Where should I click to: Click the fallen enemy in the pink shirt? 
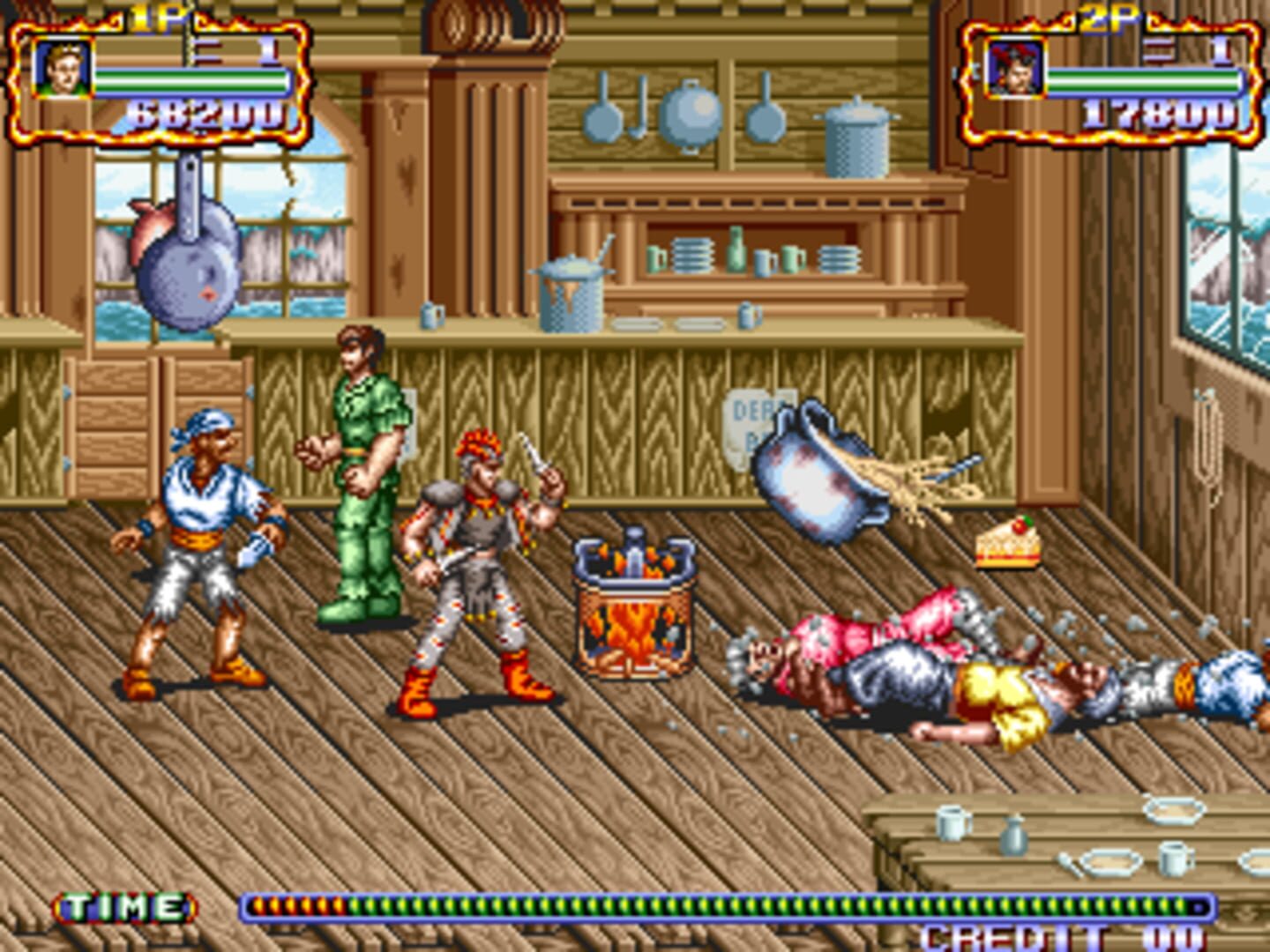[x=873, y=635]
